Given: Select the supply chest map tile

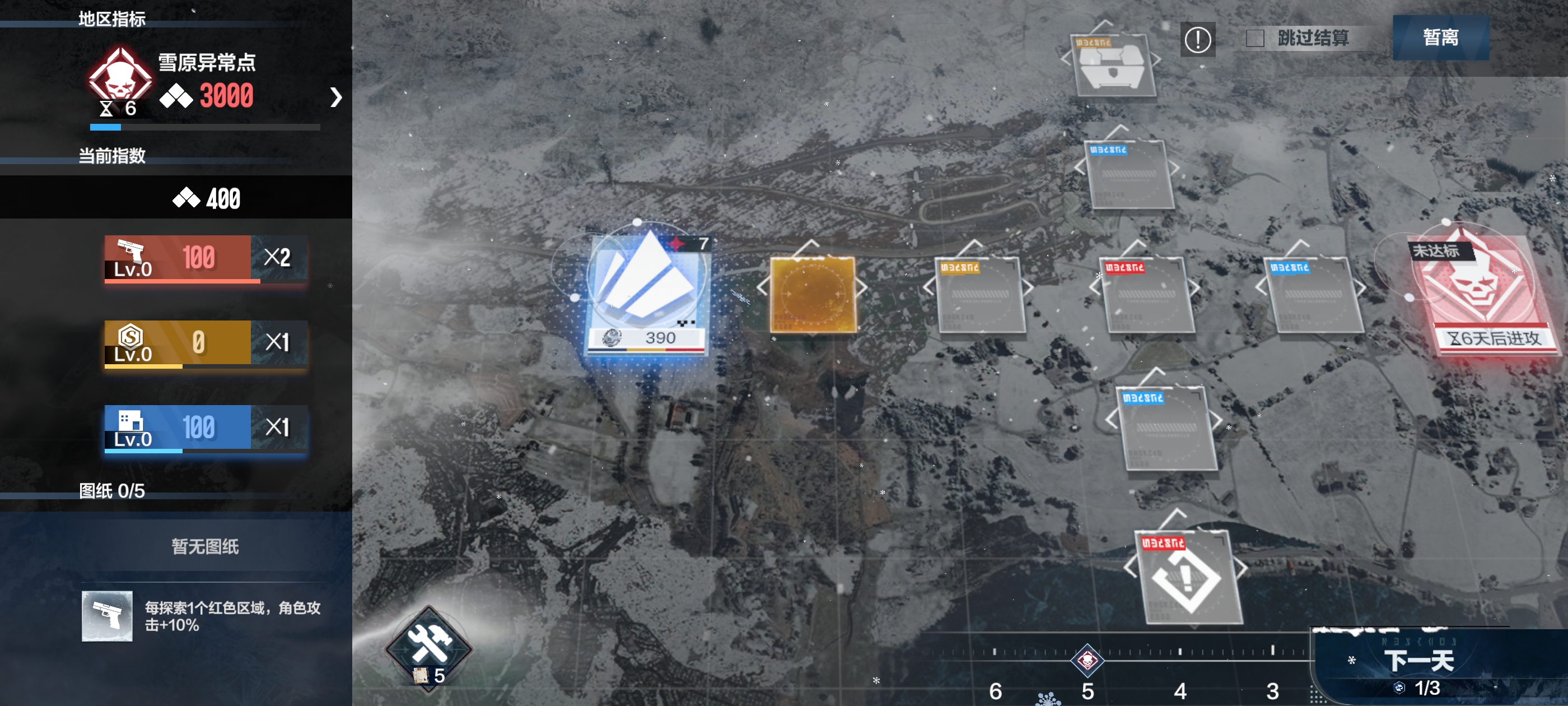Looking at the screenshot, I should click(x=1112, y=64).
